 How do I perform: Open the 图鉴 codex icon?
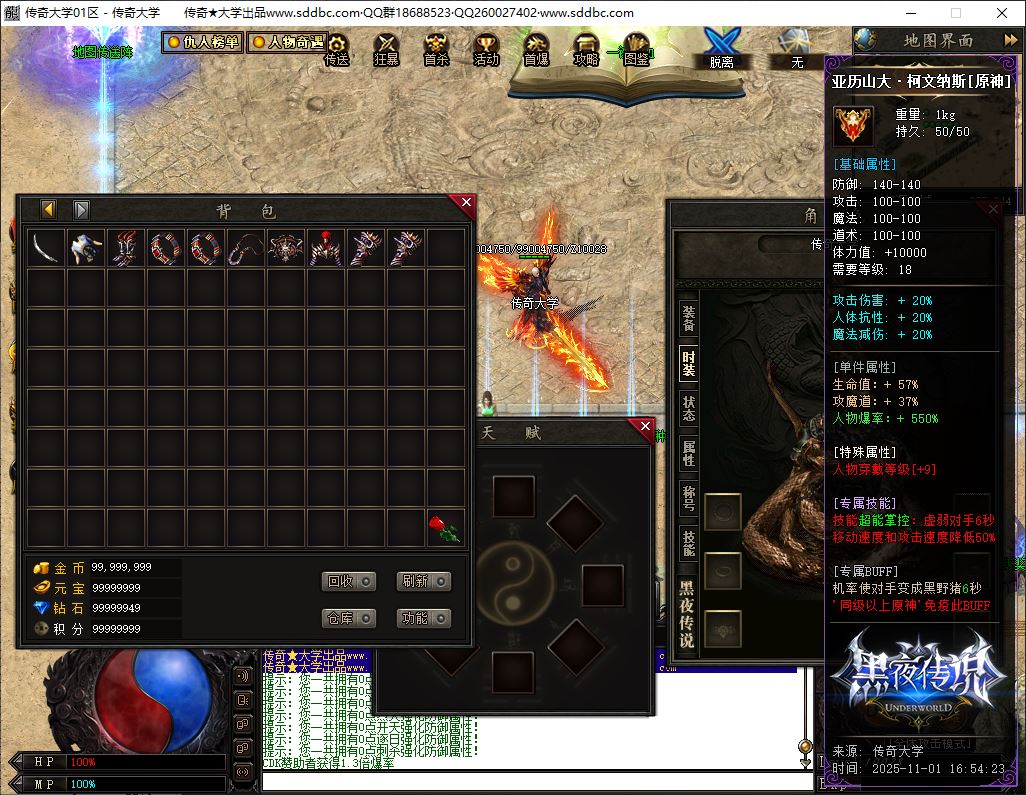(x=635, y=48)
